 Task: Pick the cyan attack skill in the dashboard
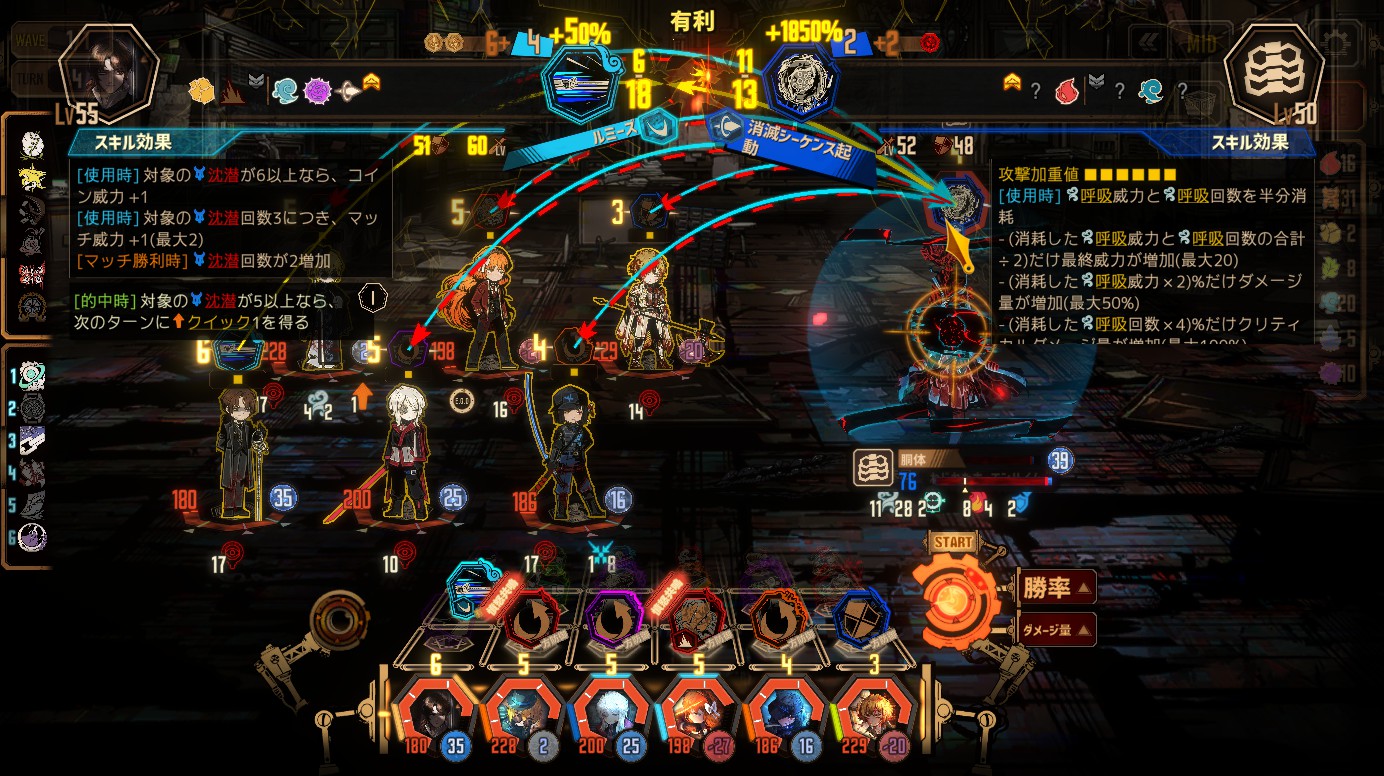pyautogui.click(x=469, y=590)
